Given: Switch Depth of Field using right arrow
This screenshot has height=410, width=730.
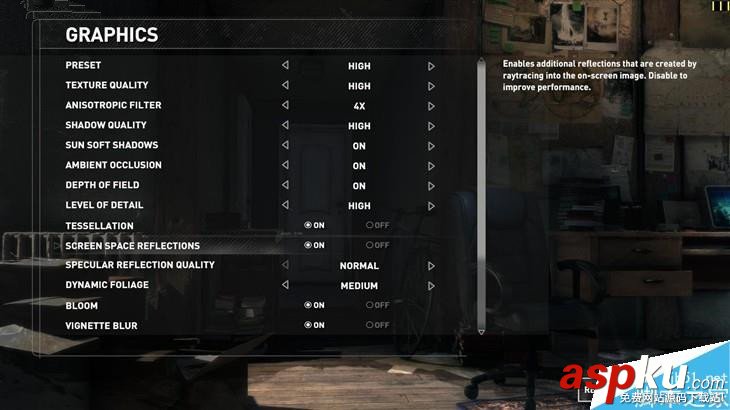Looking at the screenshot, I should point(431,186).
